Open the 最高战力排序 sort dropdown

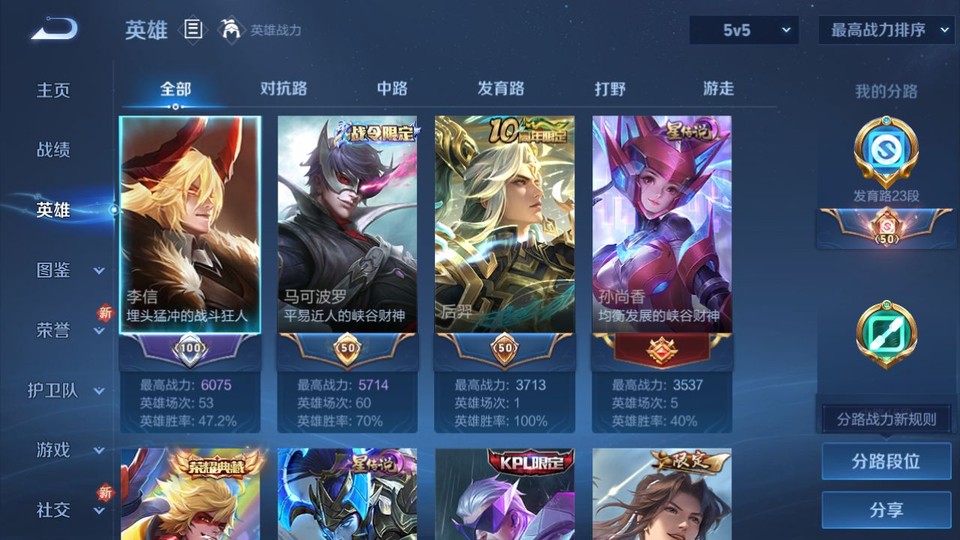(887, 31)
